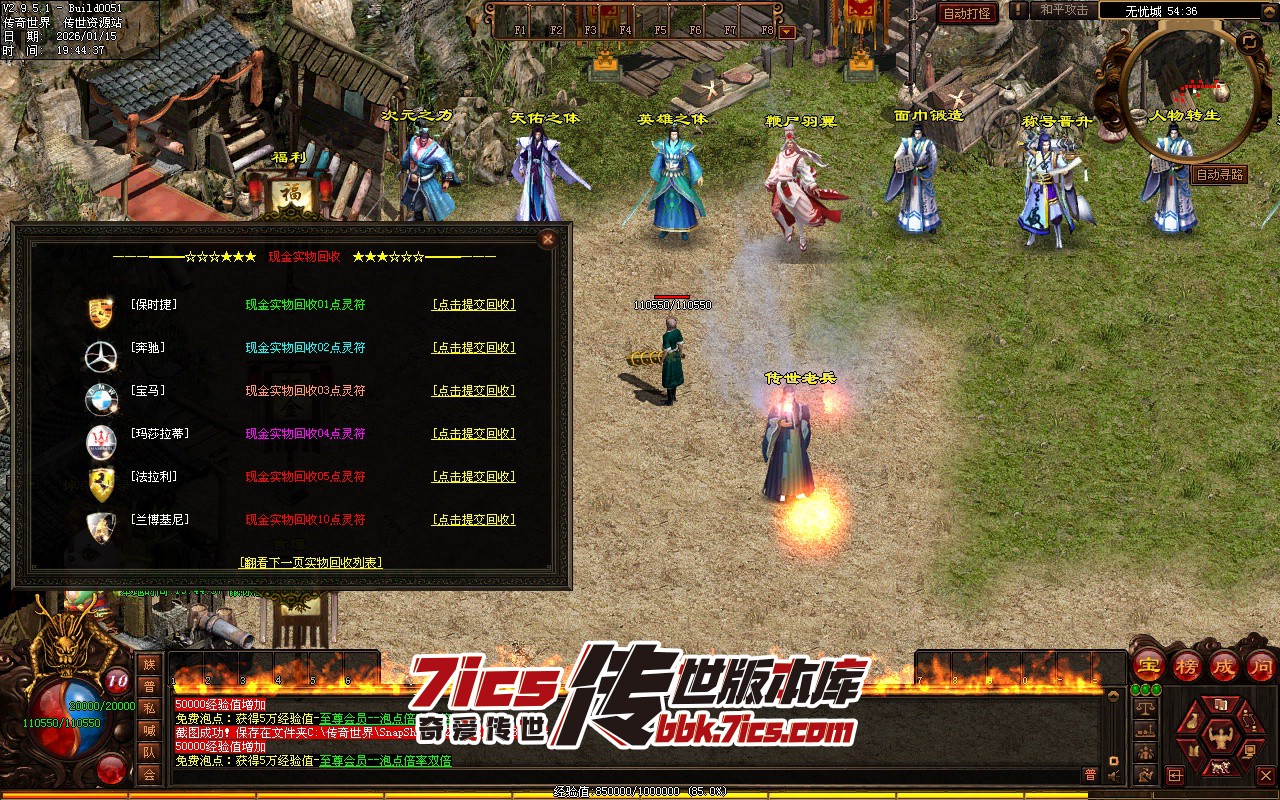Screen dimensions: 1280x800
Task: Show the 榜 rankings orb
Action: point(1187,665)
